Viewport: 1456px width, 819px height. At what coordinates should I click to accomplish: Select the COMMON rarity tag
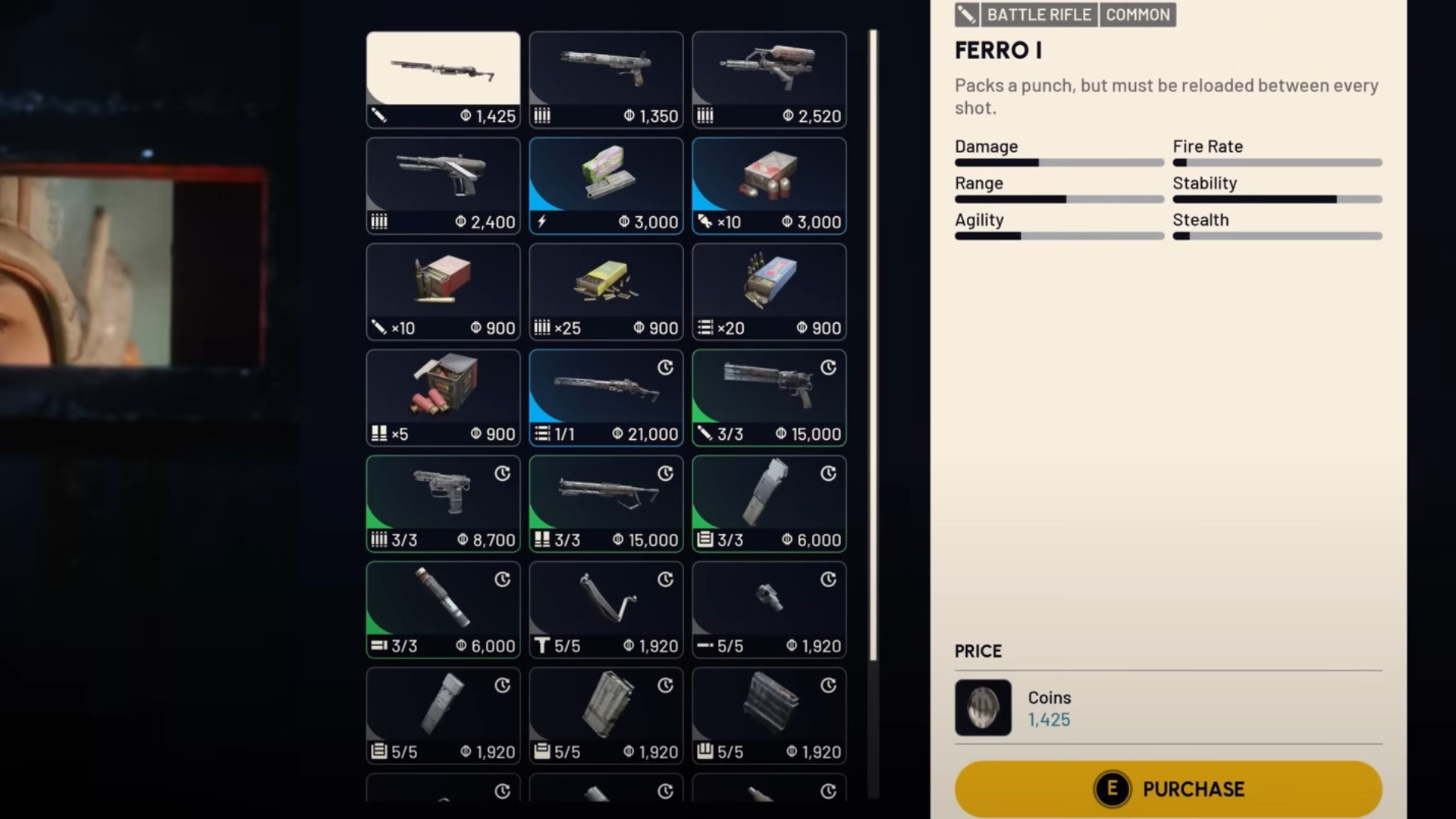pos(1137,14)
